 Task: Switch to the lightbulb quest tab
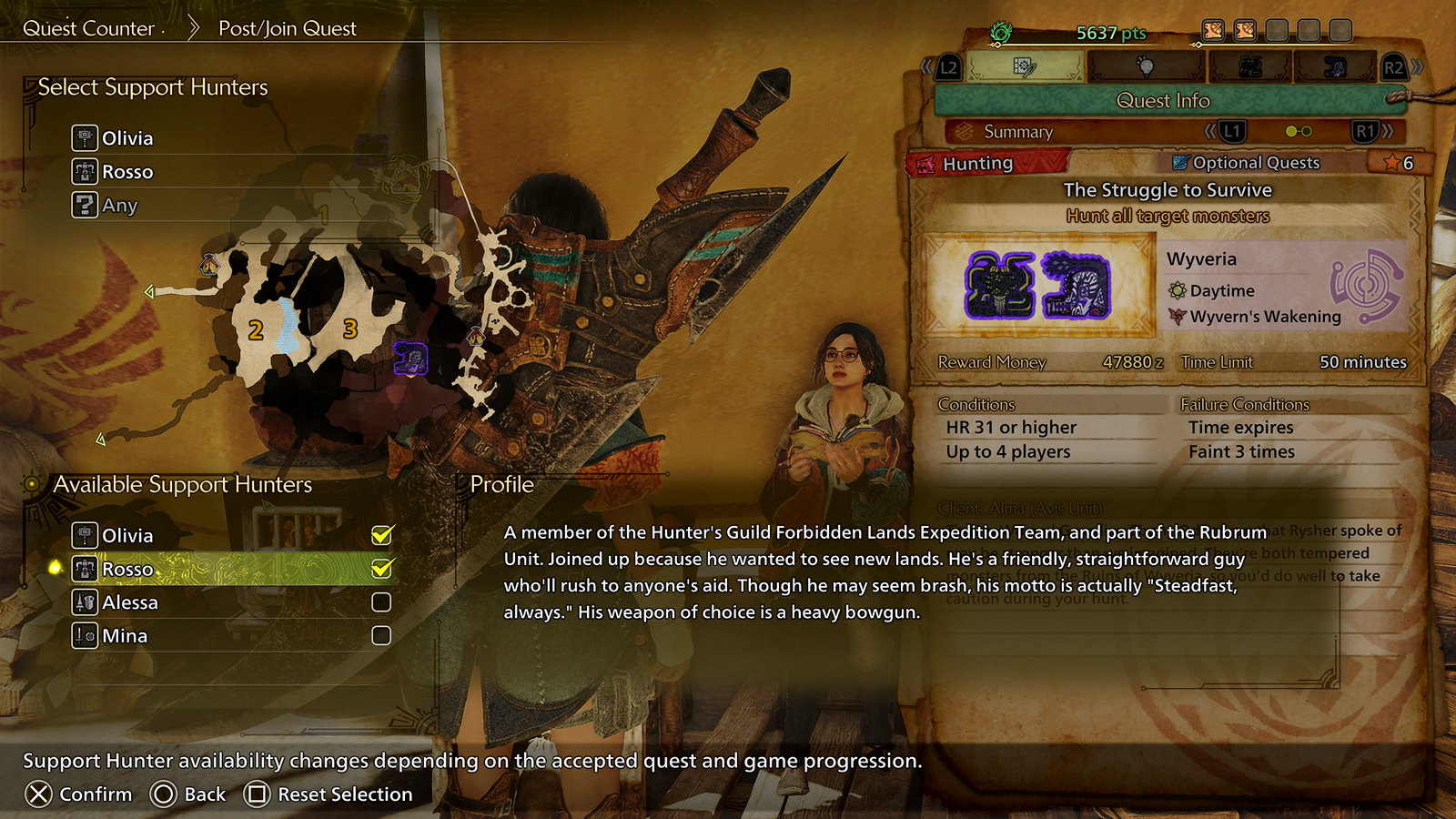pos(1146,66)
